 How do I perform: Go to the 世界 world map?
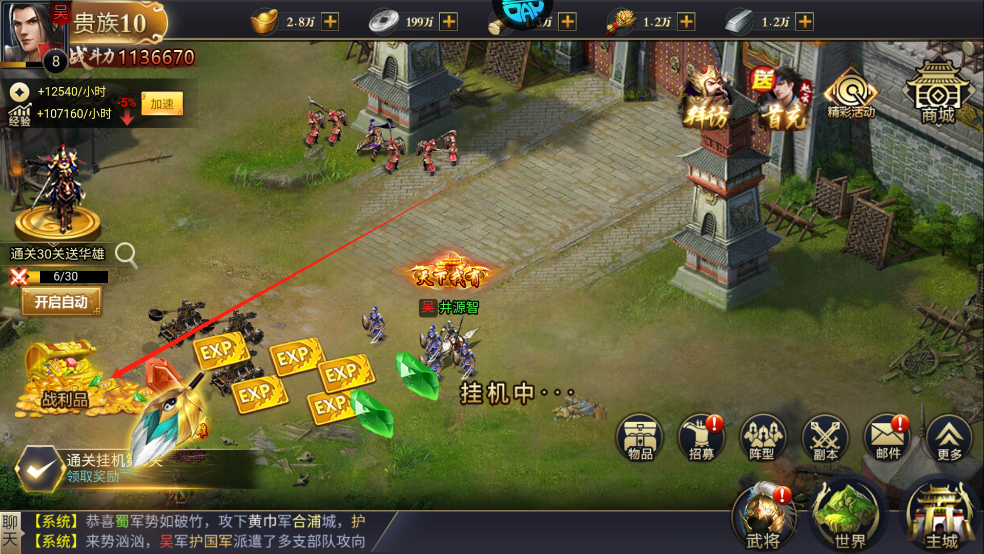coord(850,515)
